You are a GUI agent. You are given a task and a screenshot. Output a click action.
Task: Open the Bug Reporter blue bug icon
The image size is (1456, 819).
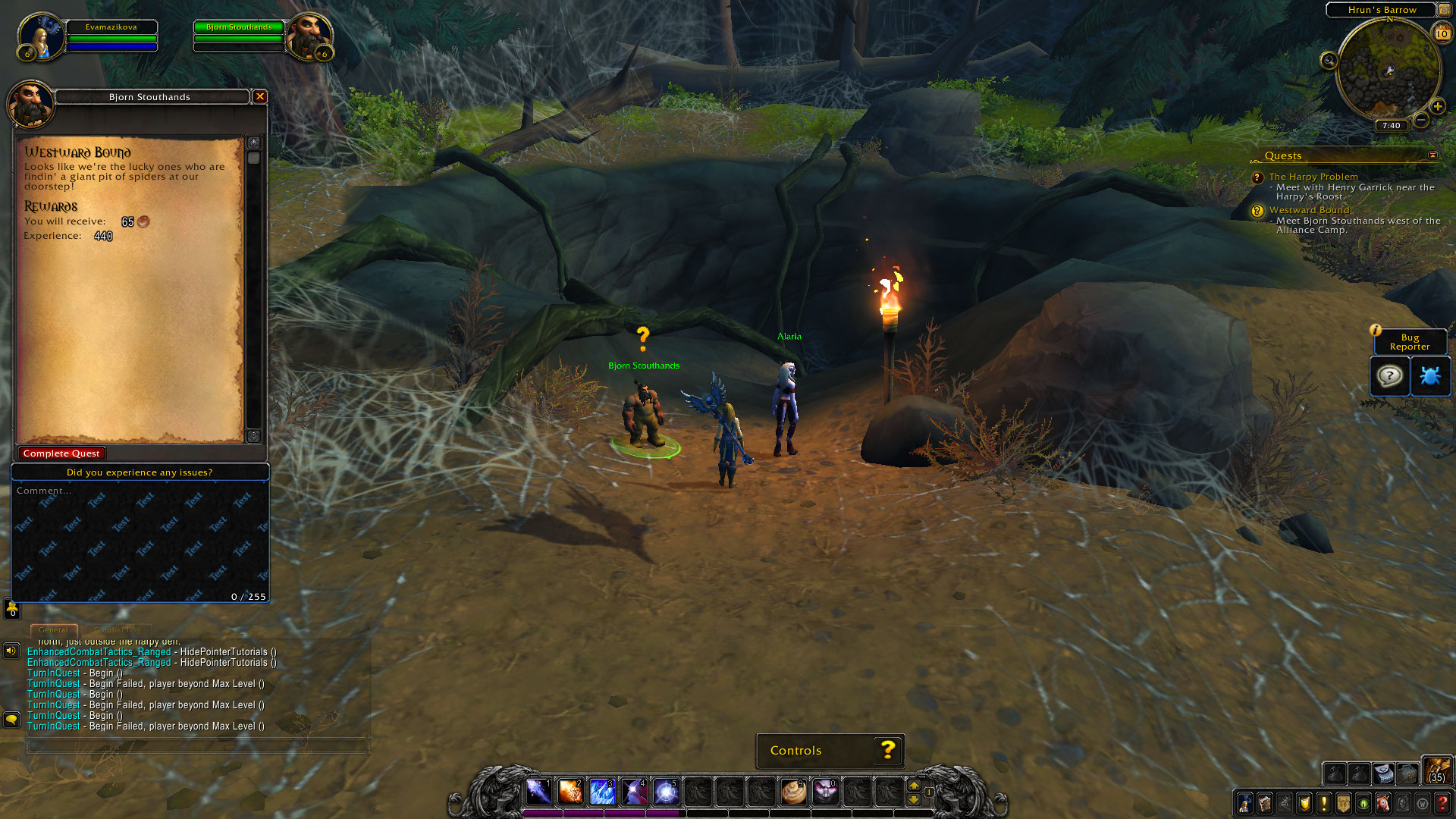1429,376
